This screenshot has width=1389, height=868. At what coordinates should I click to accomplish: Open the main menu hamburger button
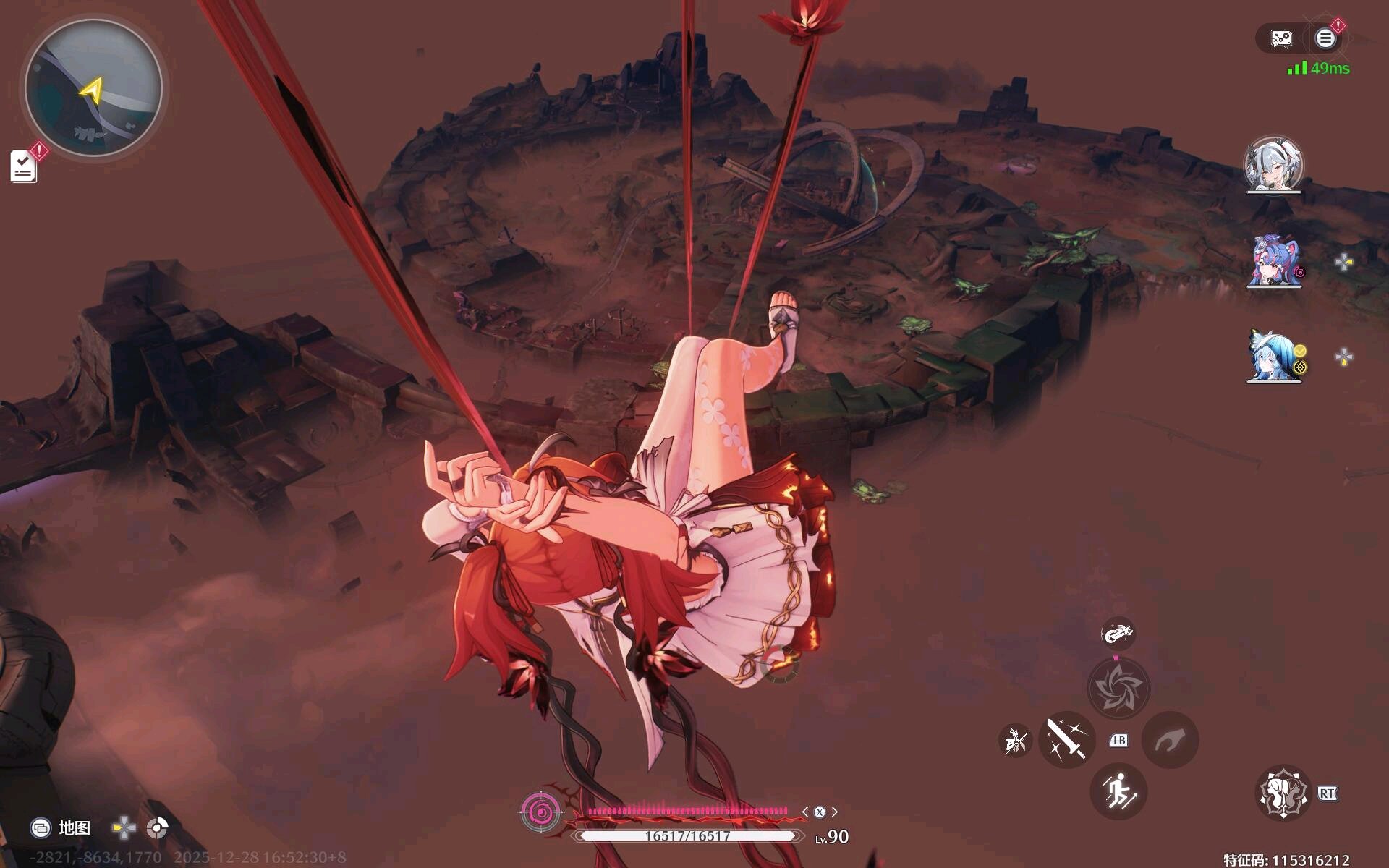(1325, 38)
